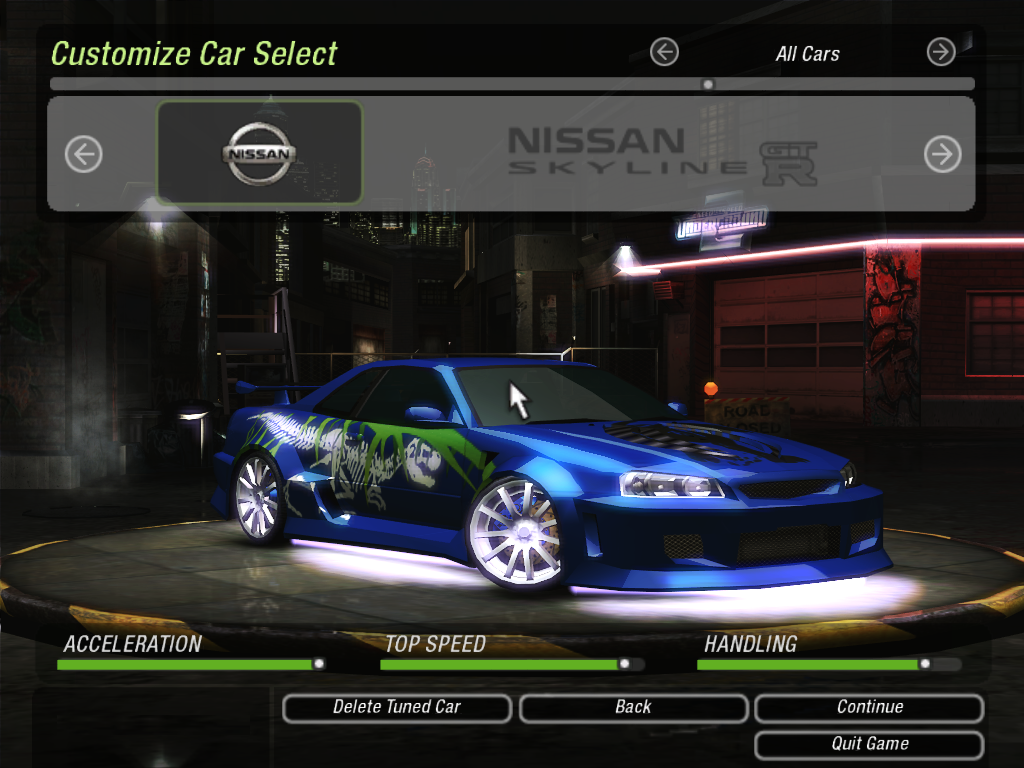1024x768 pixels.
Task: Go Back to the previous menu
Action: [x=633, y=707]
